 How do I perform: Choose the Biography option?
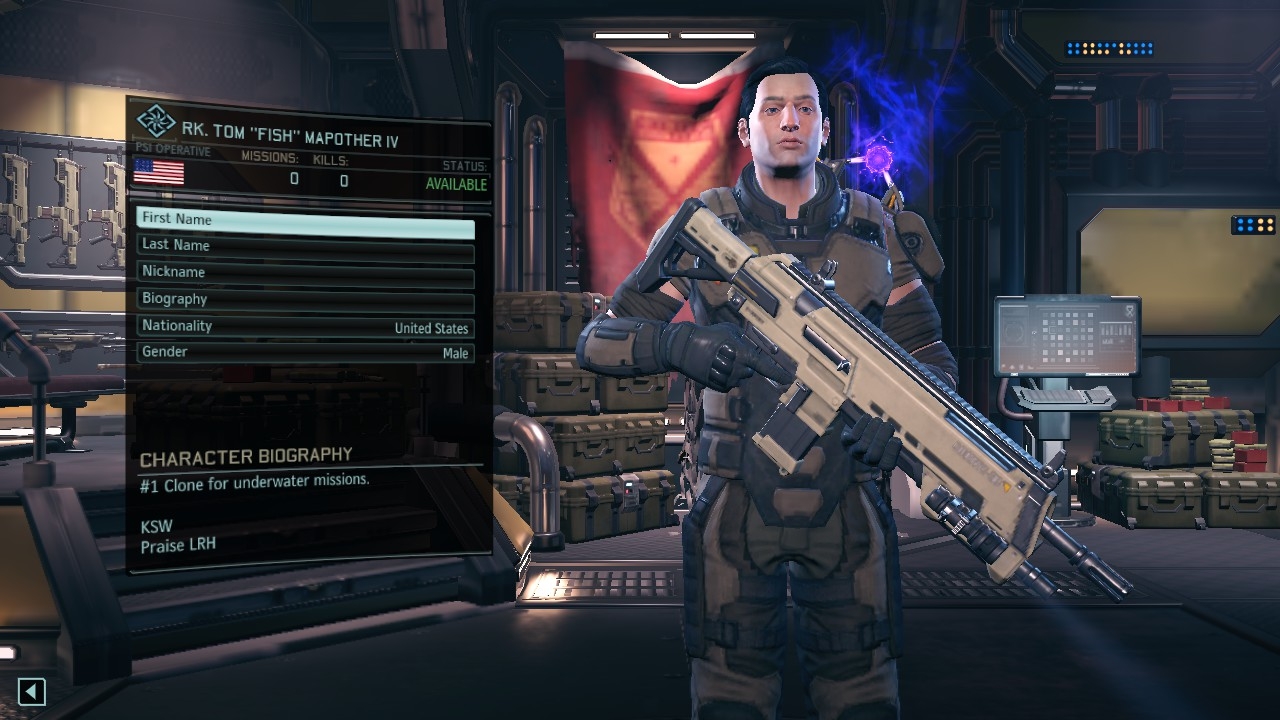(305, 299)
